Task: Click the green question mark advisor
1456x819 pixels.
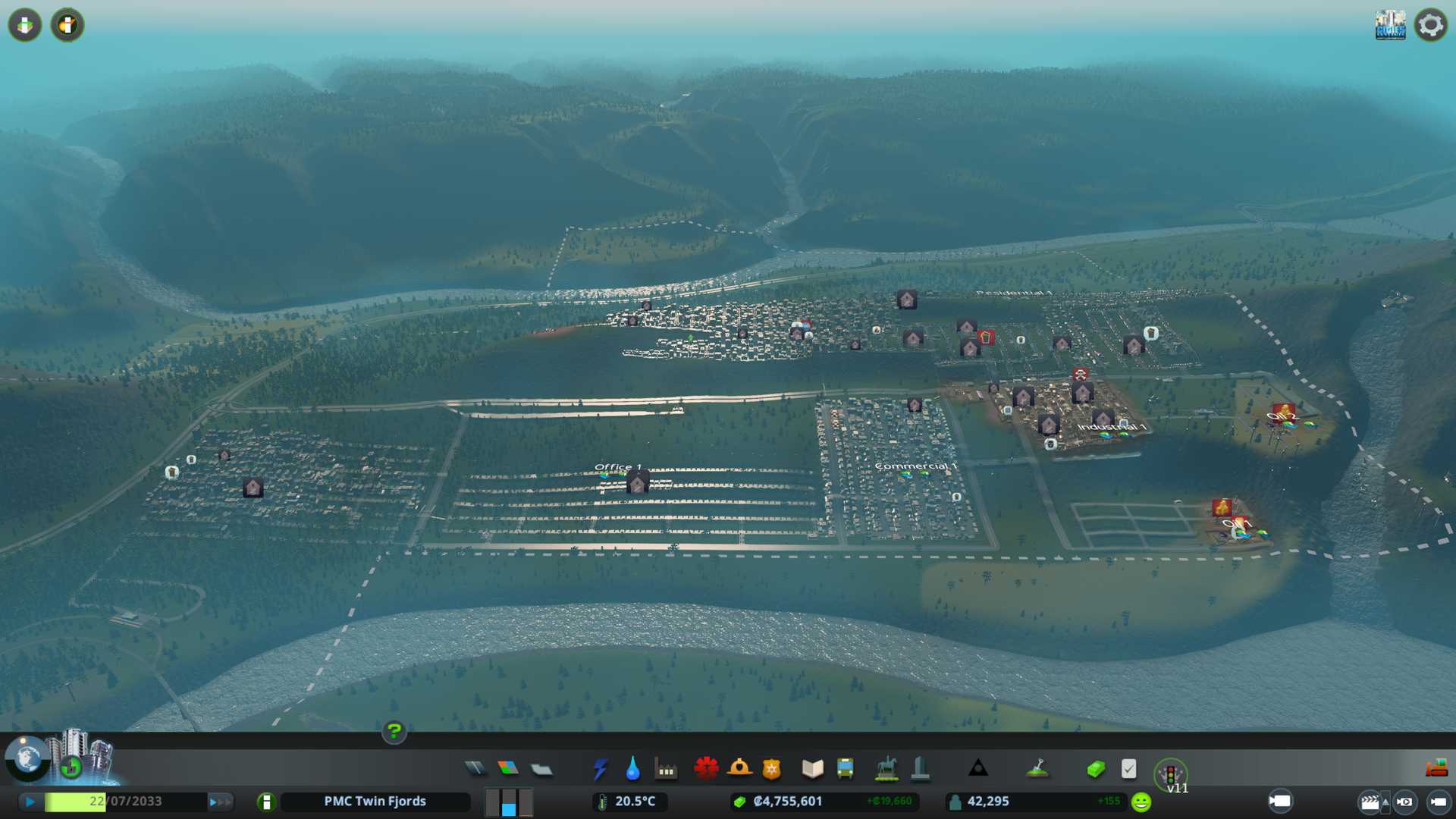Action: pyautogui.click(x=394, y=732)
